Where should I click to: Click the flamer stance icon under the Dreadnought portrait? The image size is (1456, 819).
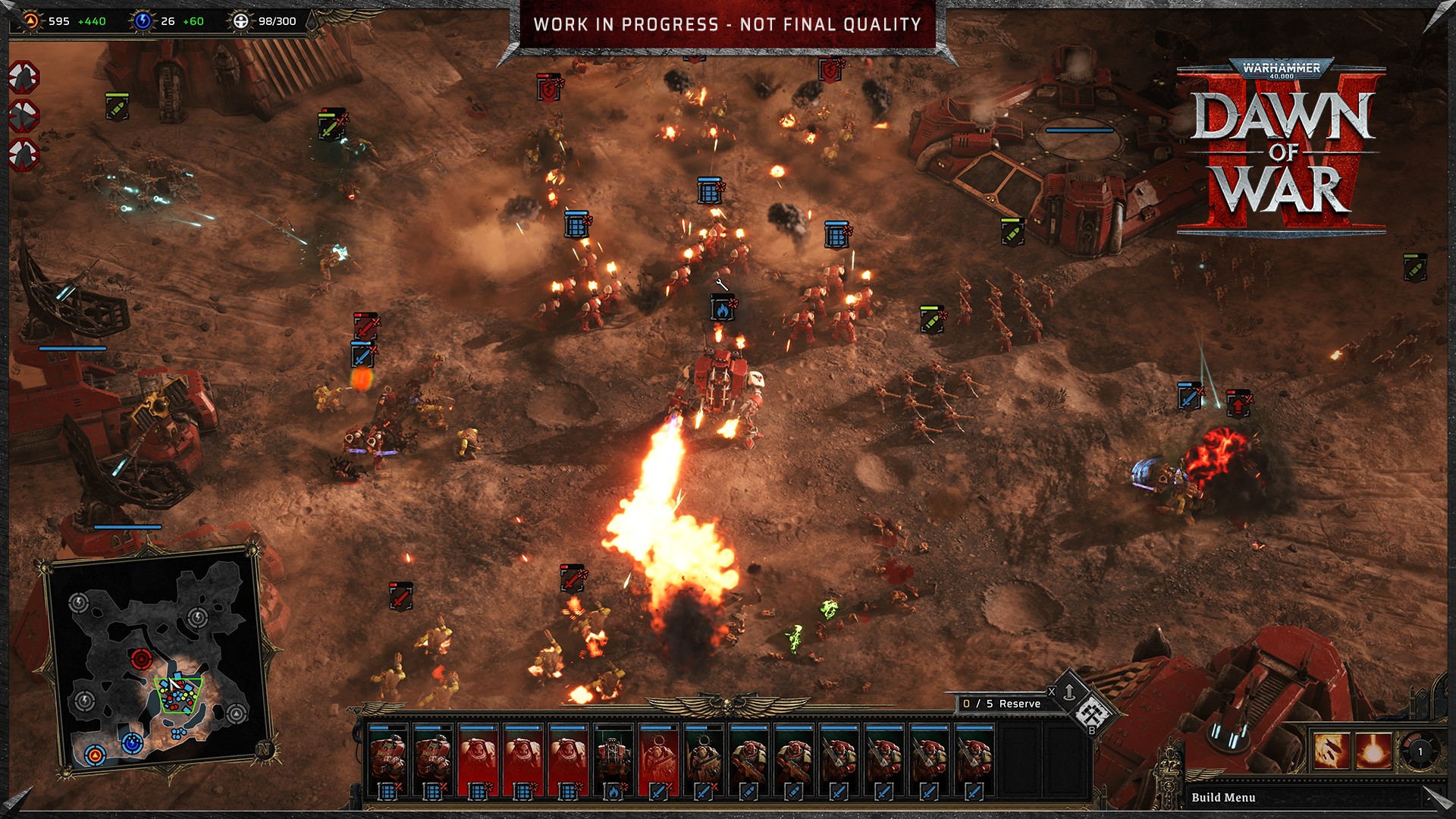click(x=613, y=791)
